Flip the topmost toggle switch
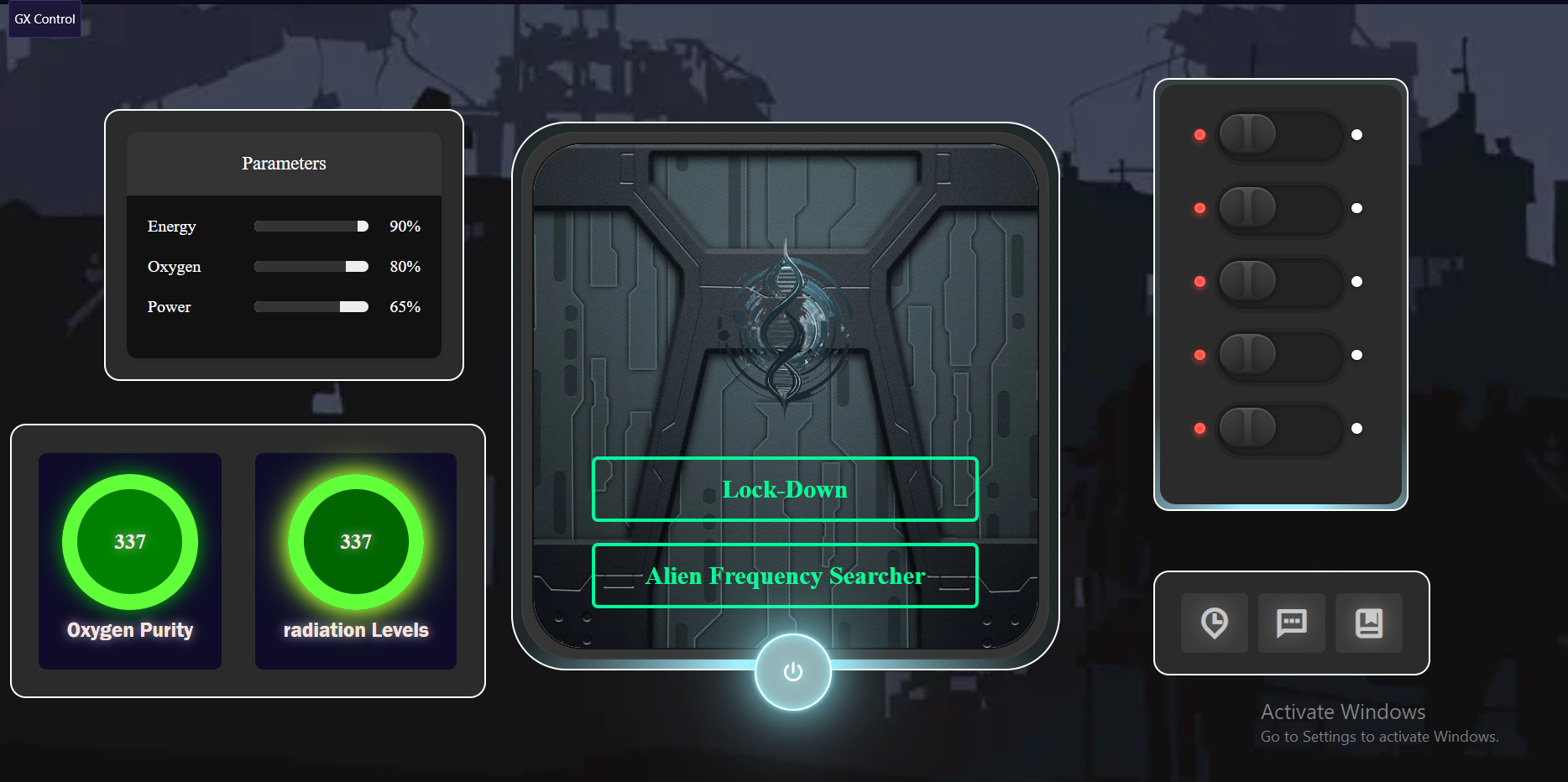 1279,135
